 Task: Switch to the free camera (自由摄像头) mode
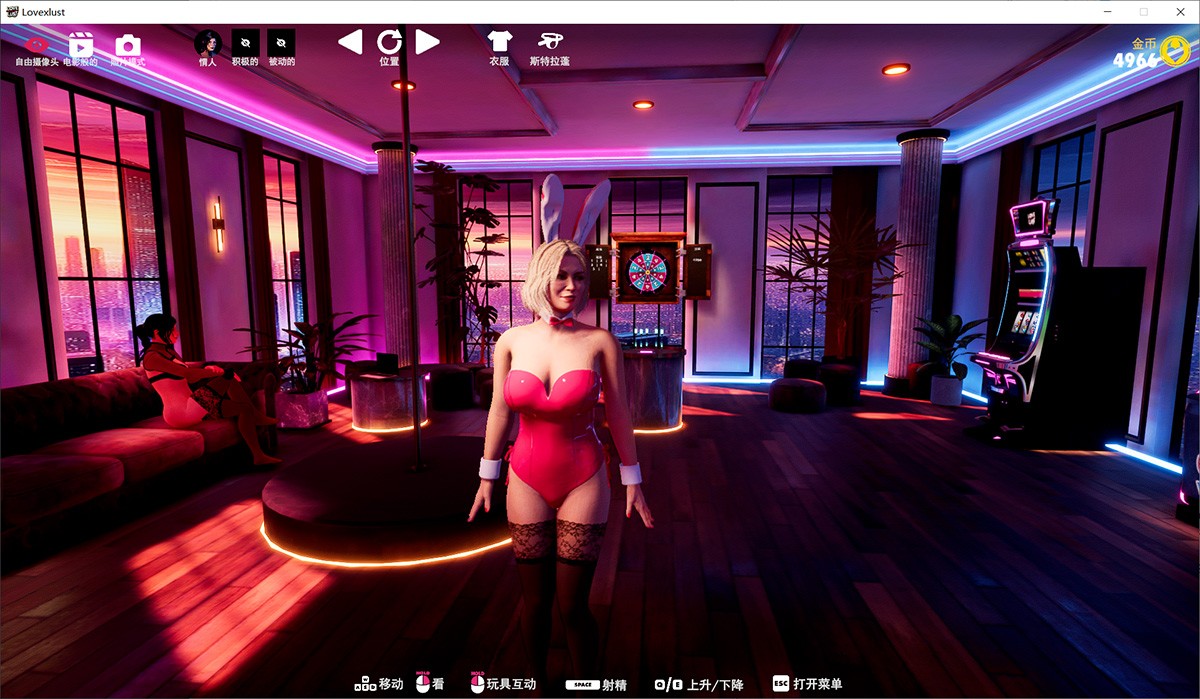click(38, 45)
